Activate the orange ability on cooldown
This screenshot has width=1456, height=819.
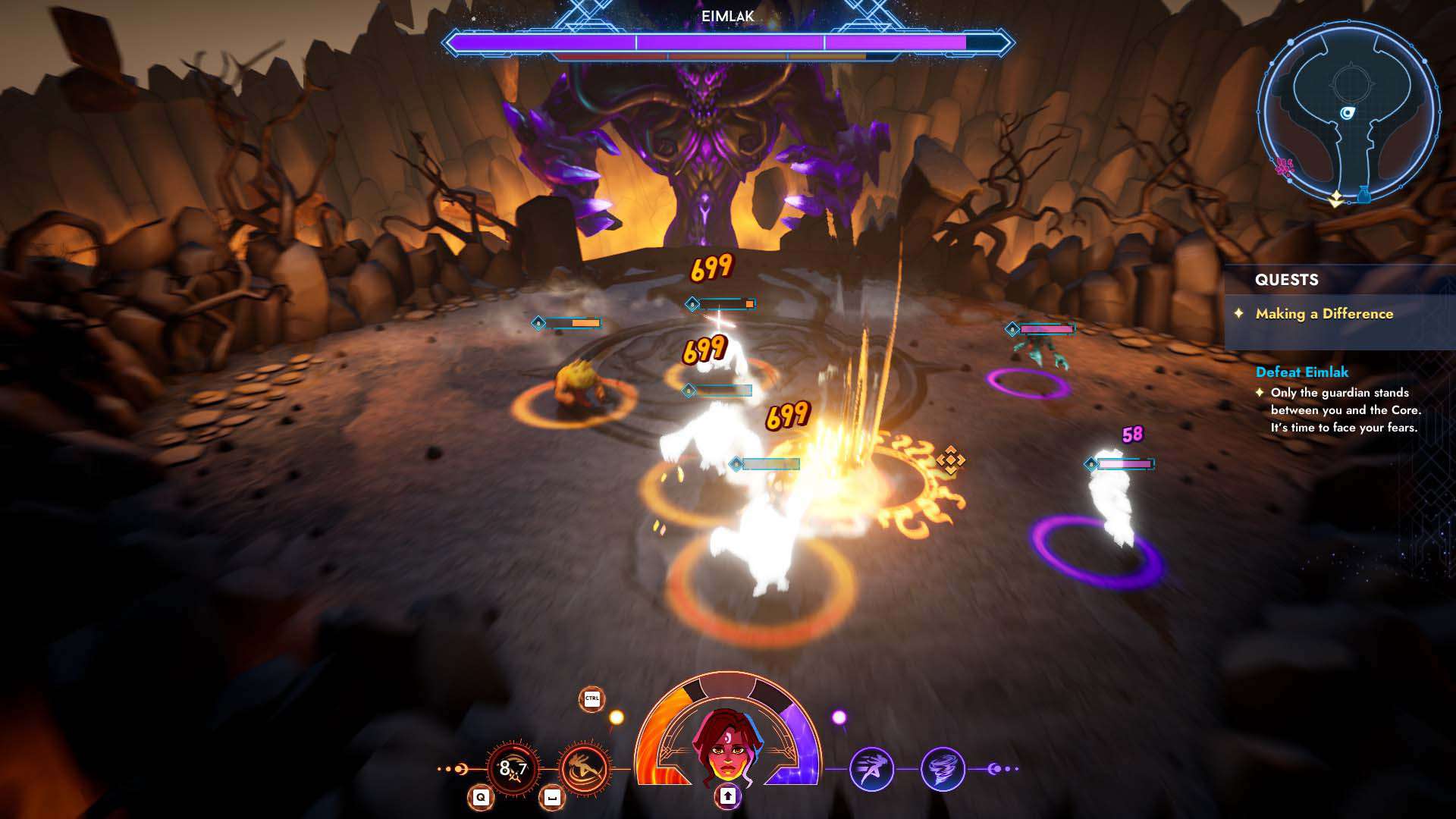[513, 769]
